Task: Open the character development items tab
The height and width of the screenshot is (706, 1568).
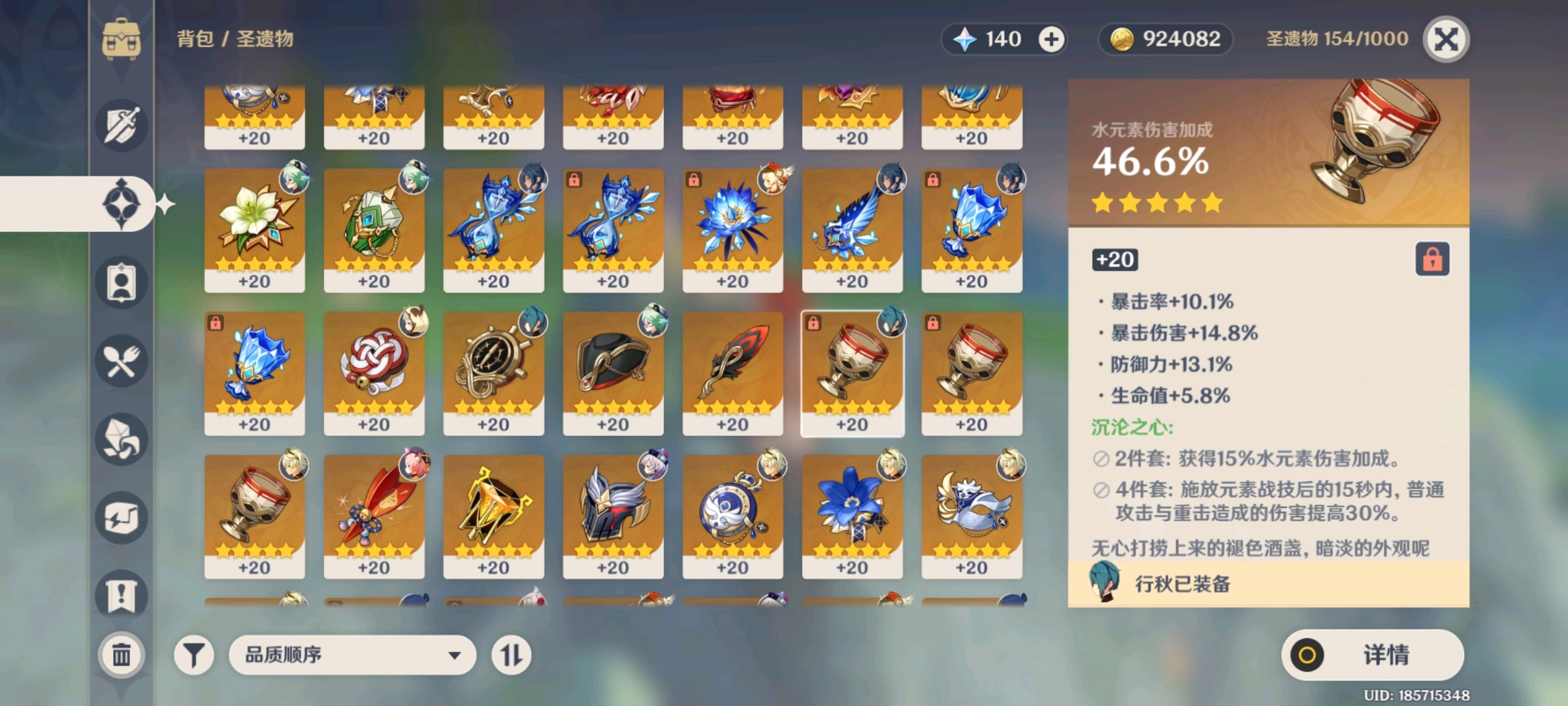Action: pyautogui.click(x=122, y=282)
